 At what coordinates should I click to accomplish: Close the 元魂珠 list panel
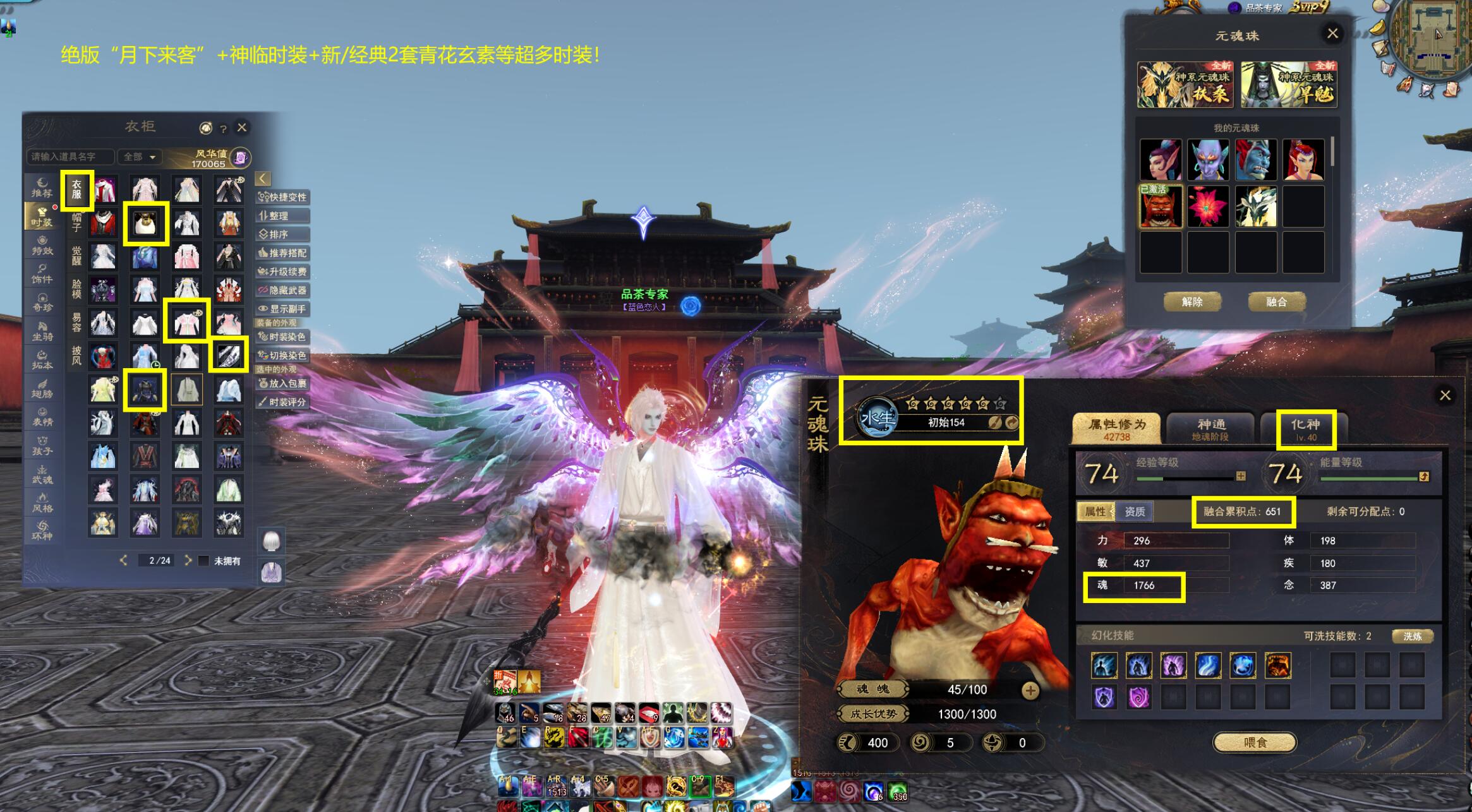1332,33
